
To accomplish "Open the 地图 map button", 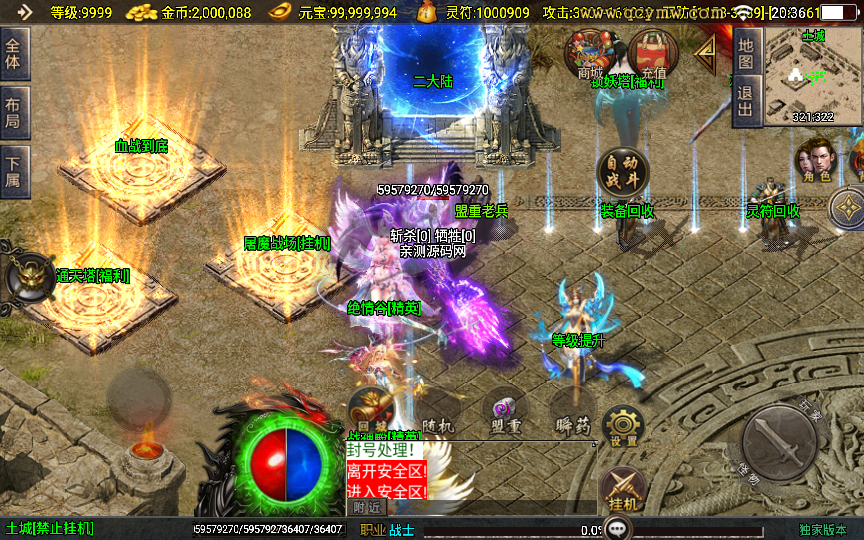I will pos(746,53).
